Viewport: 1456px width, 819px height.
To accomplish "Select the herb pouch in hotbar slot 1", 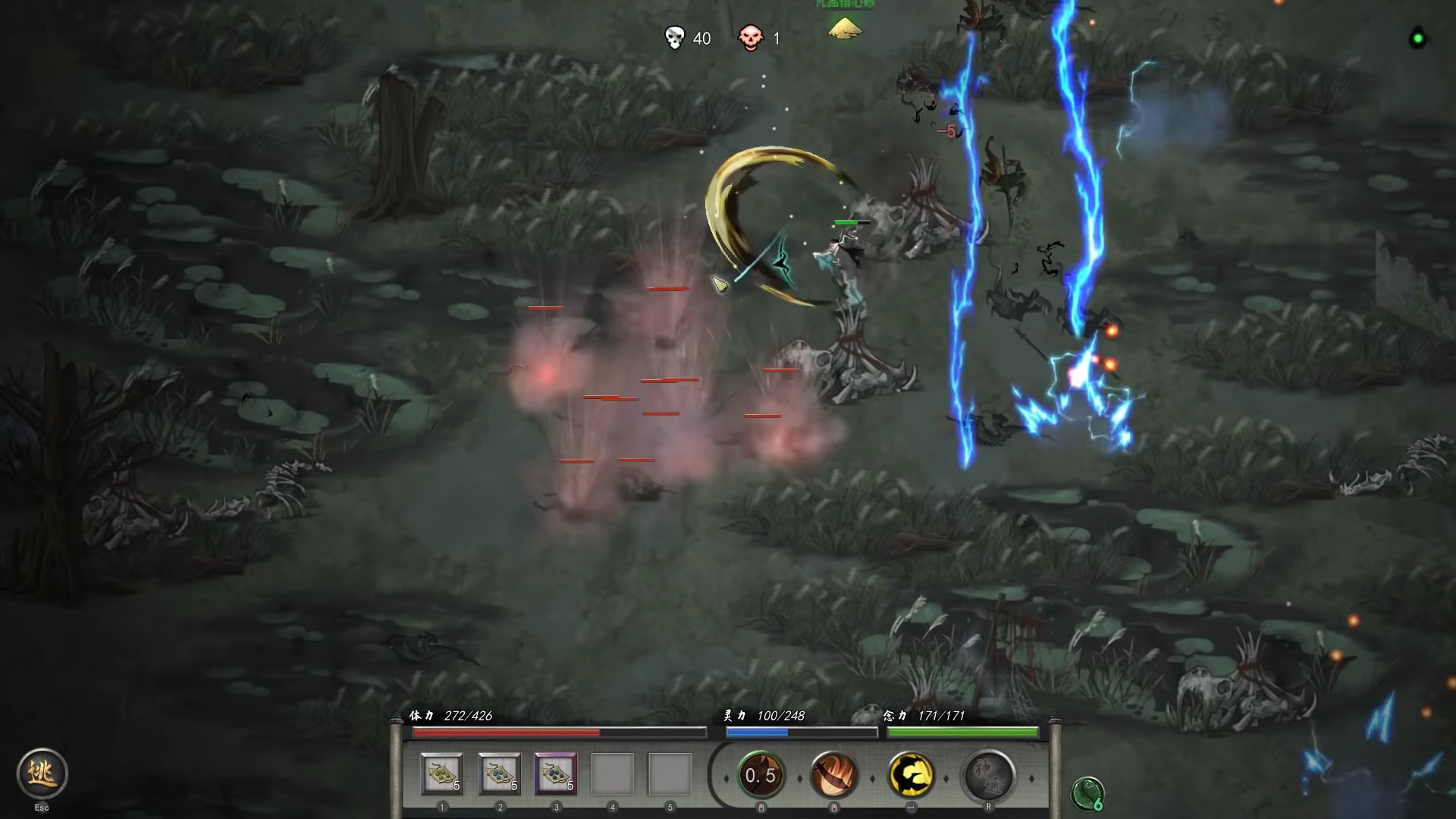I will pos(442,773).
